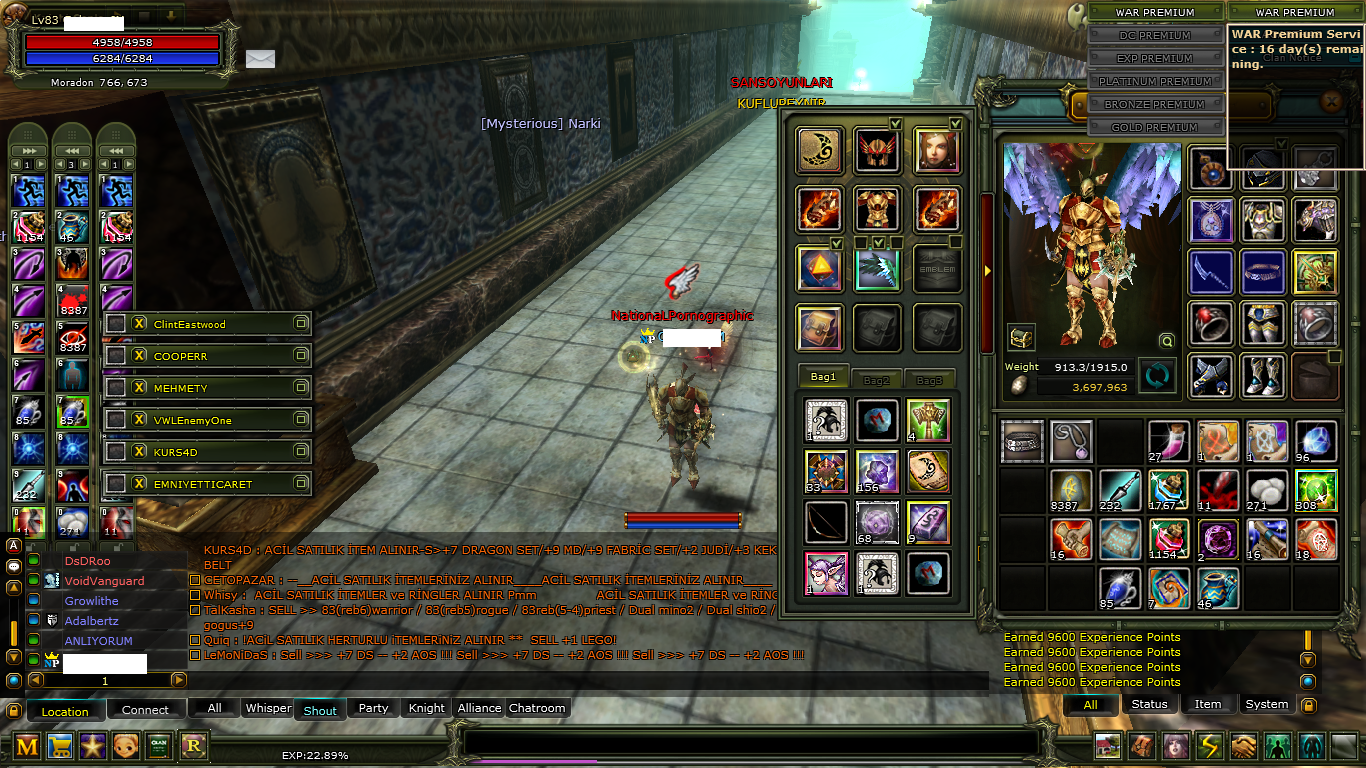Image resolution: width=1366 pixels, height=768 pixels.
Task: Choose the PLATINUM PREMIUM option
Action: point(1155,82)
